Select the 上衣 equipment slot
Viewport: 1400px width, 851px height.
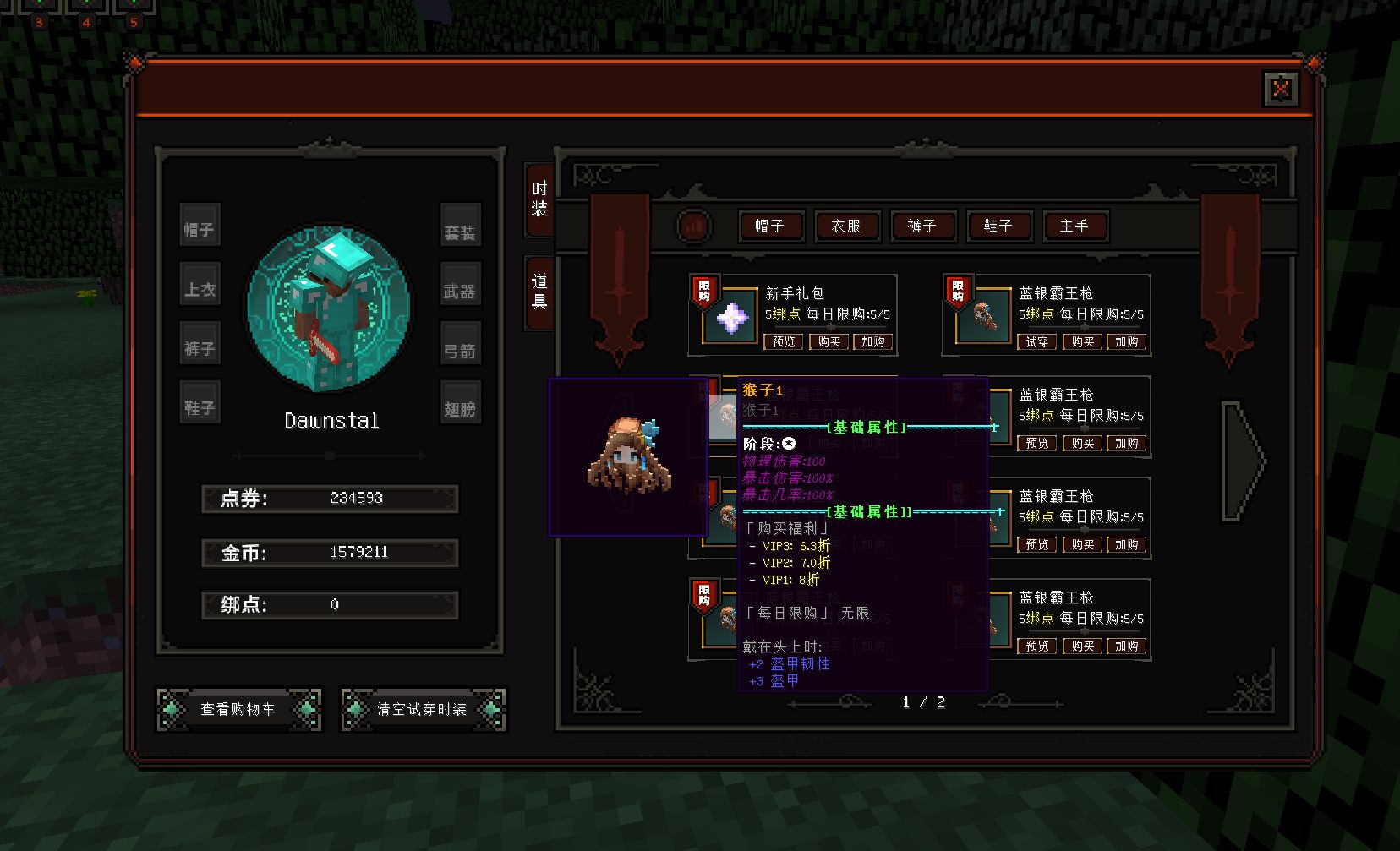(200, 290)
